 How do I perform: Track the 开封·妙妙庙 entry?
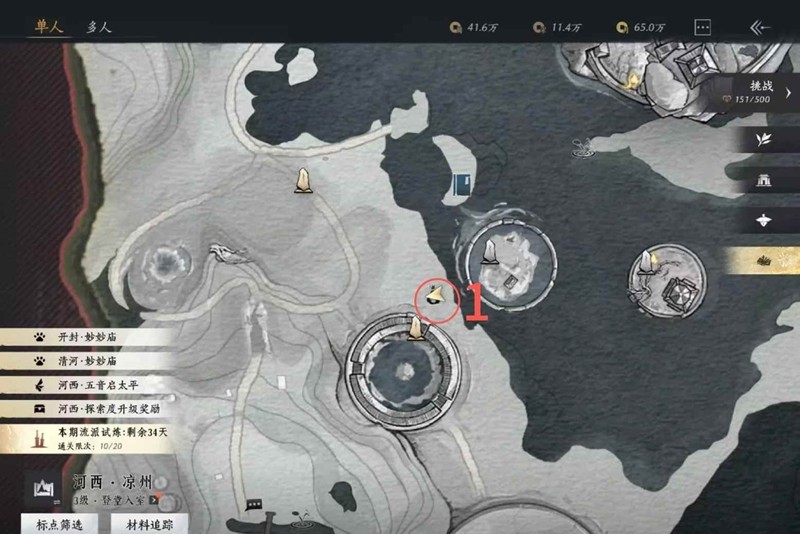click(x=88, y=337)
